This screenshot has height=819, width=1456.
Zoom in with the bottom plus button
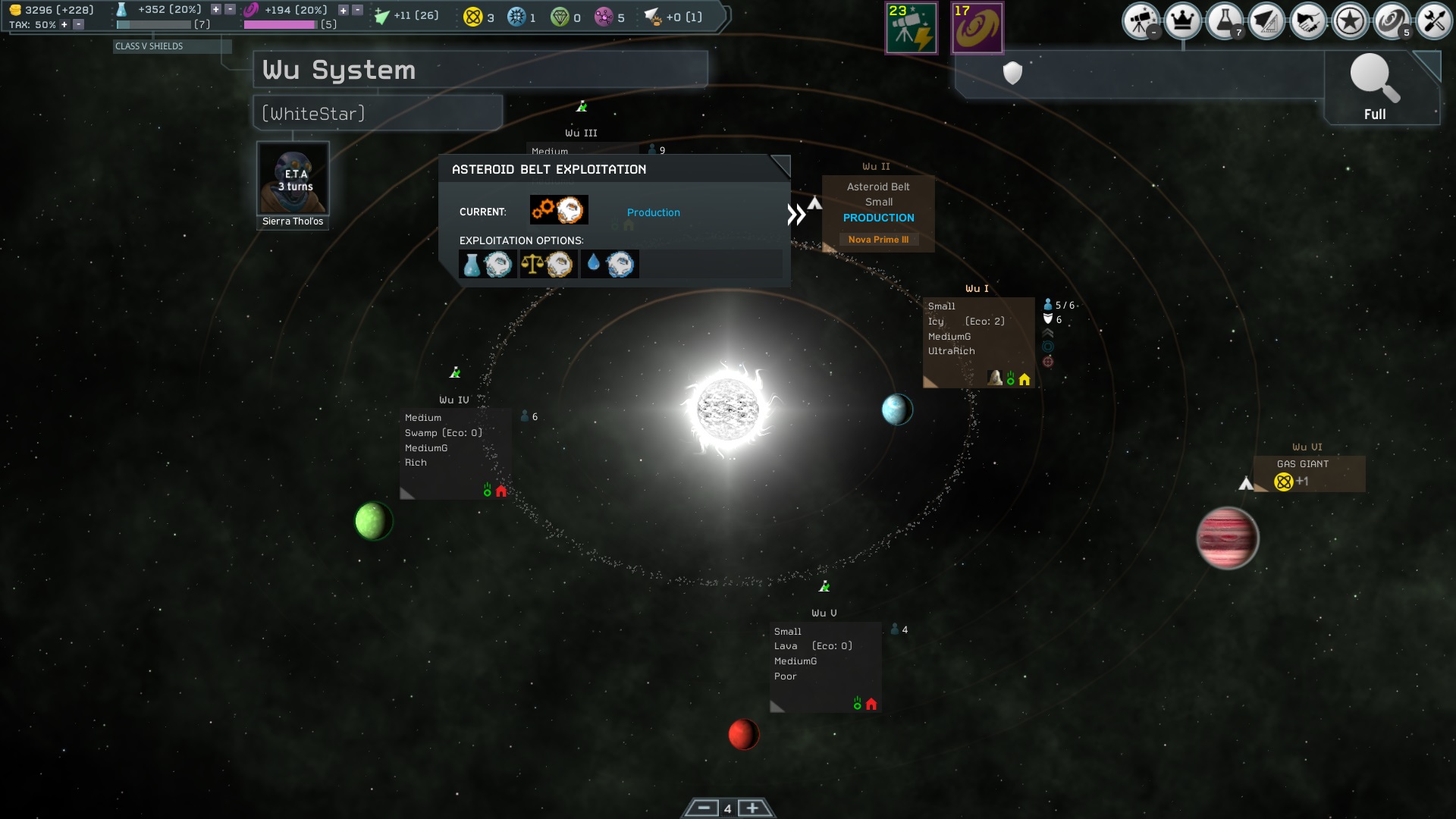752,808
